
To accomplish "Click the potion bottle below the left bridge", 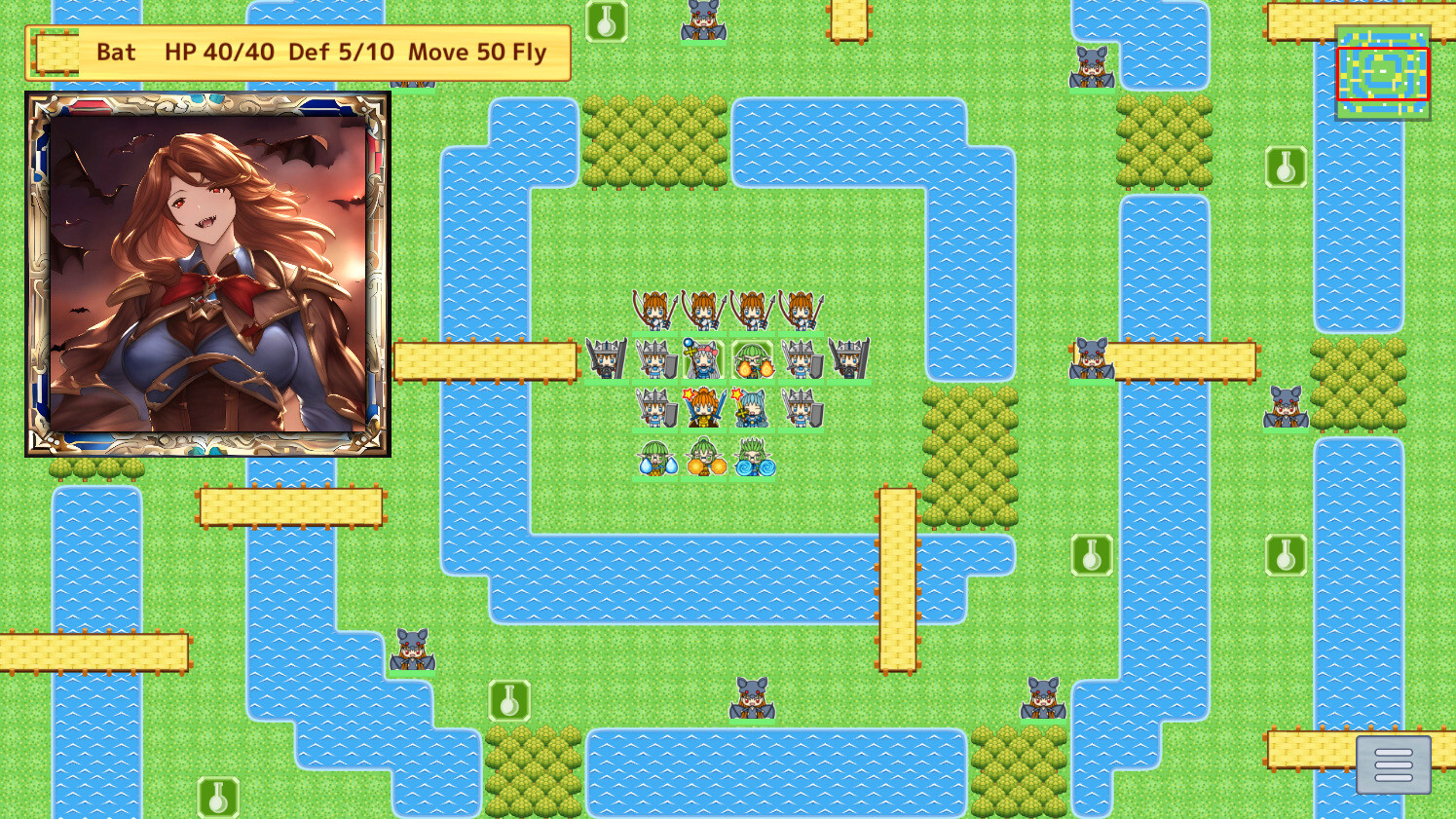I will click(x=510, y=701).
